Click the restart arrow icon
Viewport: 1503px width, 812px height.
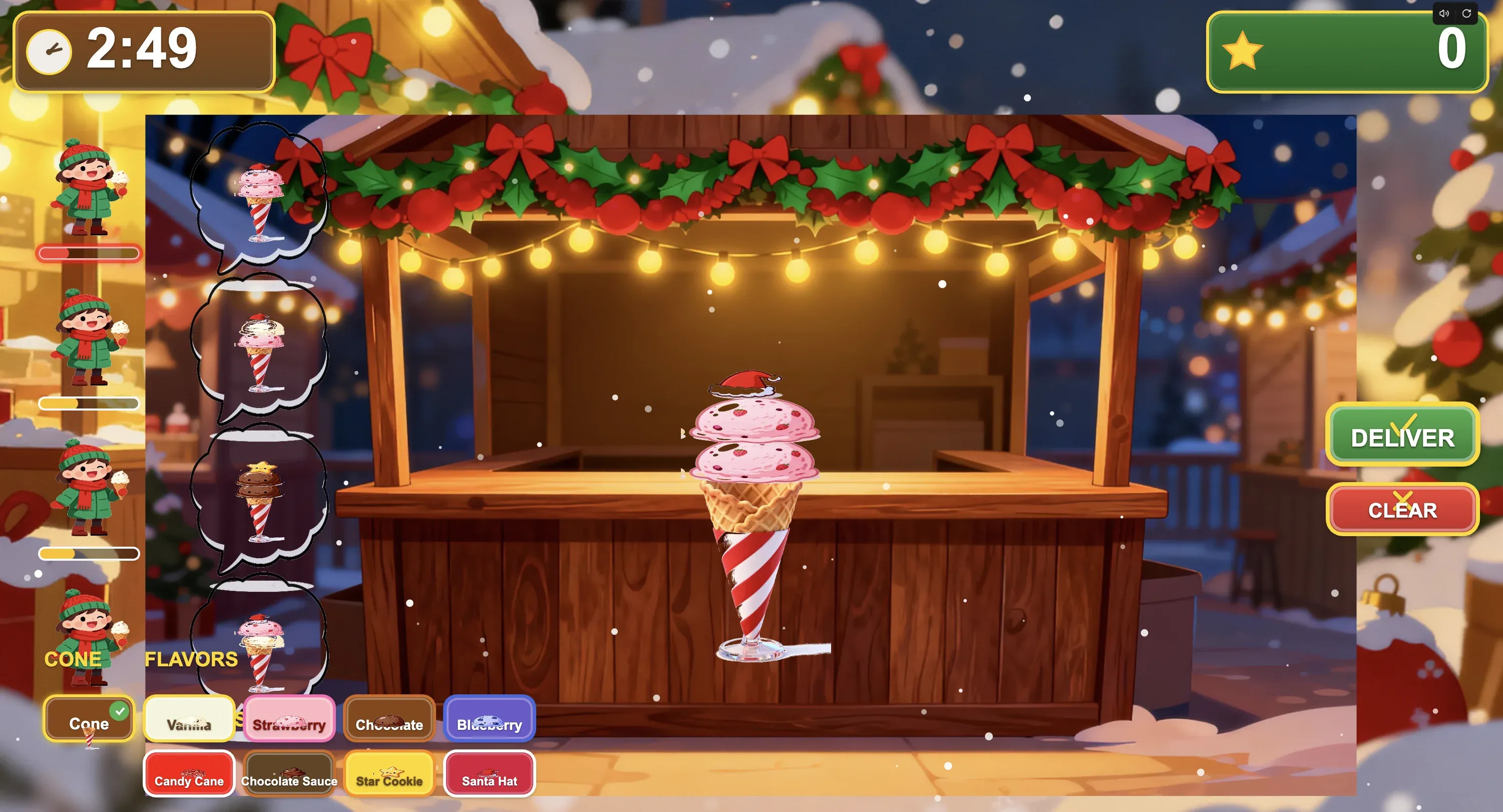(x=1467, y=14)
